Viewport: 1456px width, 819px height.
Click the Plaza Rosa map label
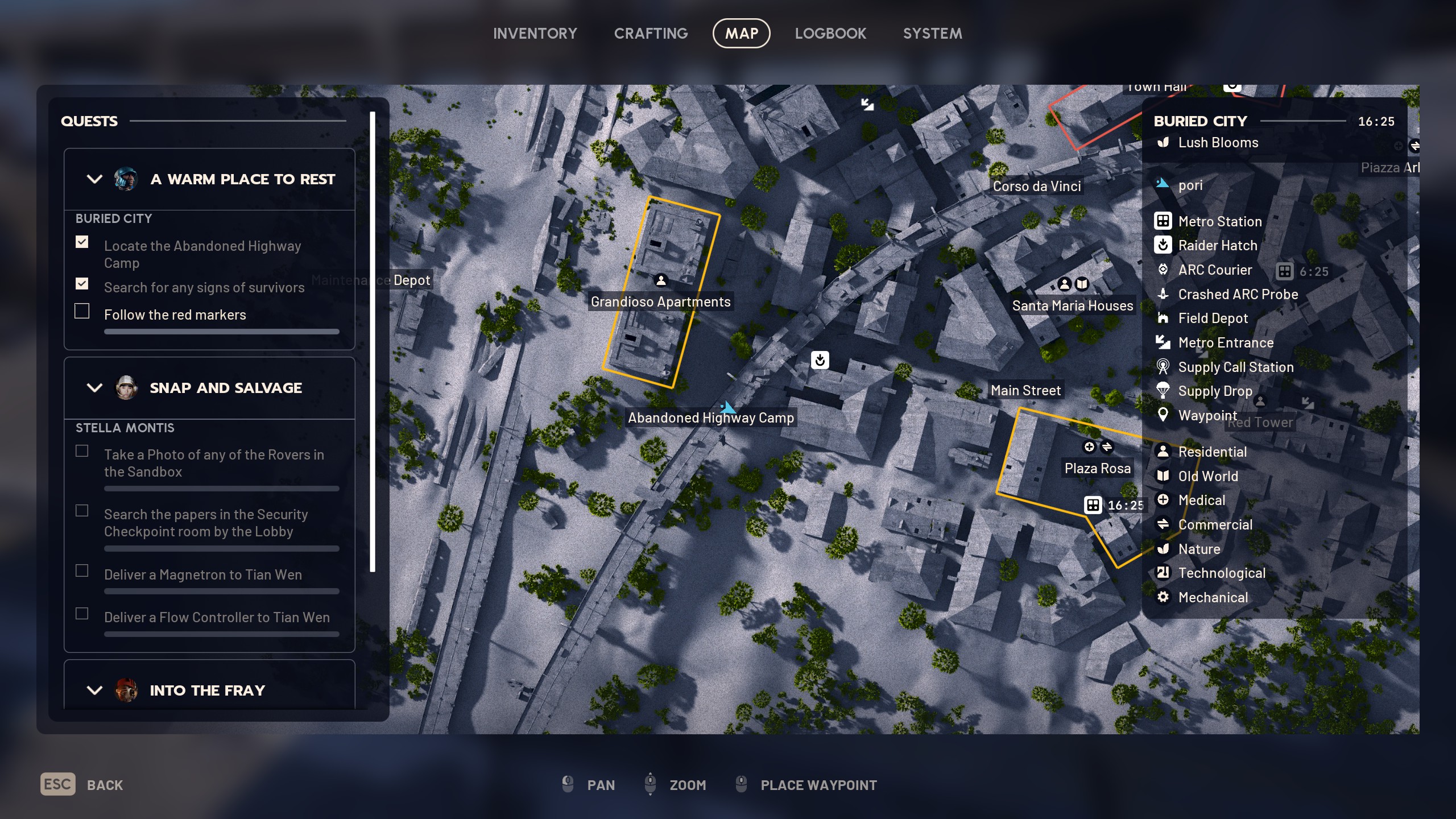(x=1097, y=468)
